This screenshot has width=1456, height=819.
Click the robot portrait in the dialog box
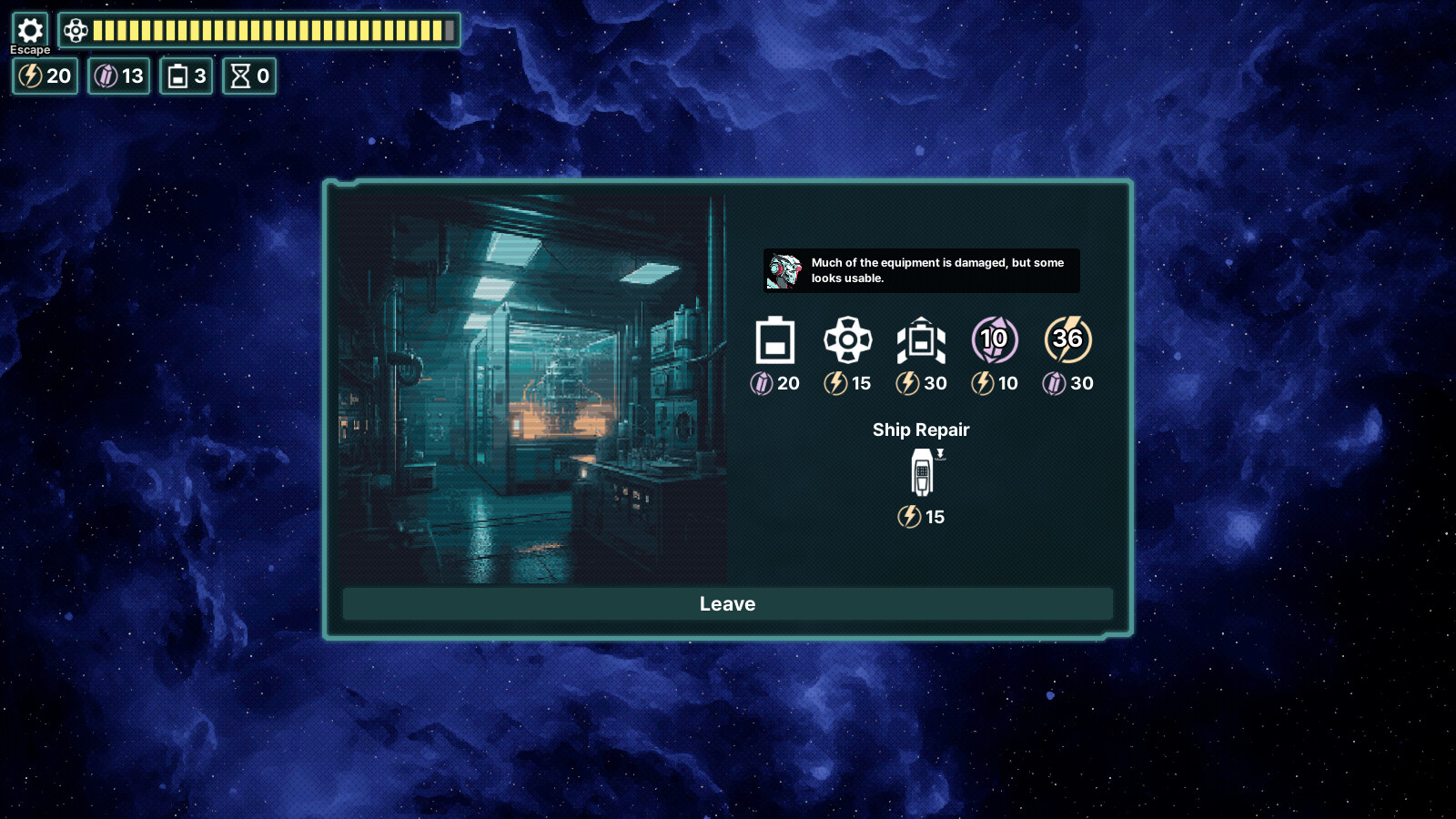point(784,270)
